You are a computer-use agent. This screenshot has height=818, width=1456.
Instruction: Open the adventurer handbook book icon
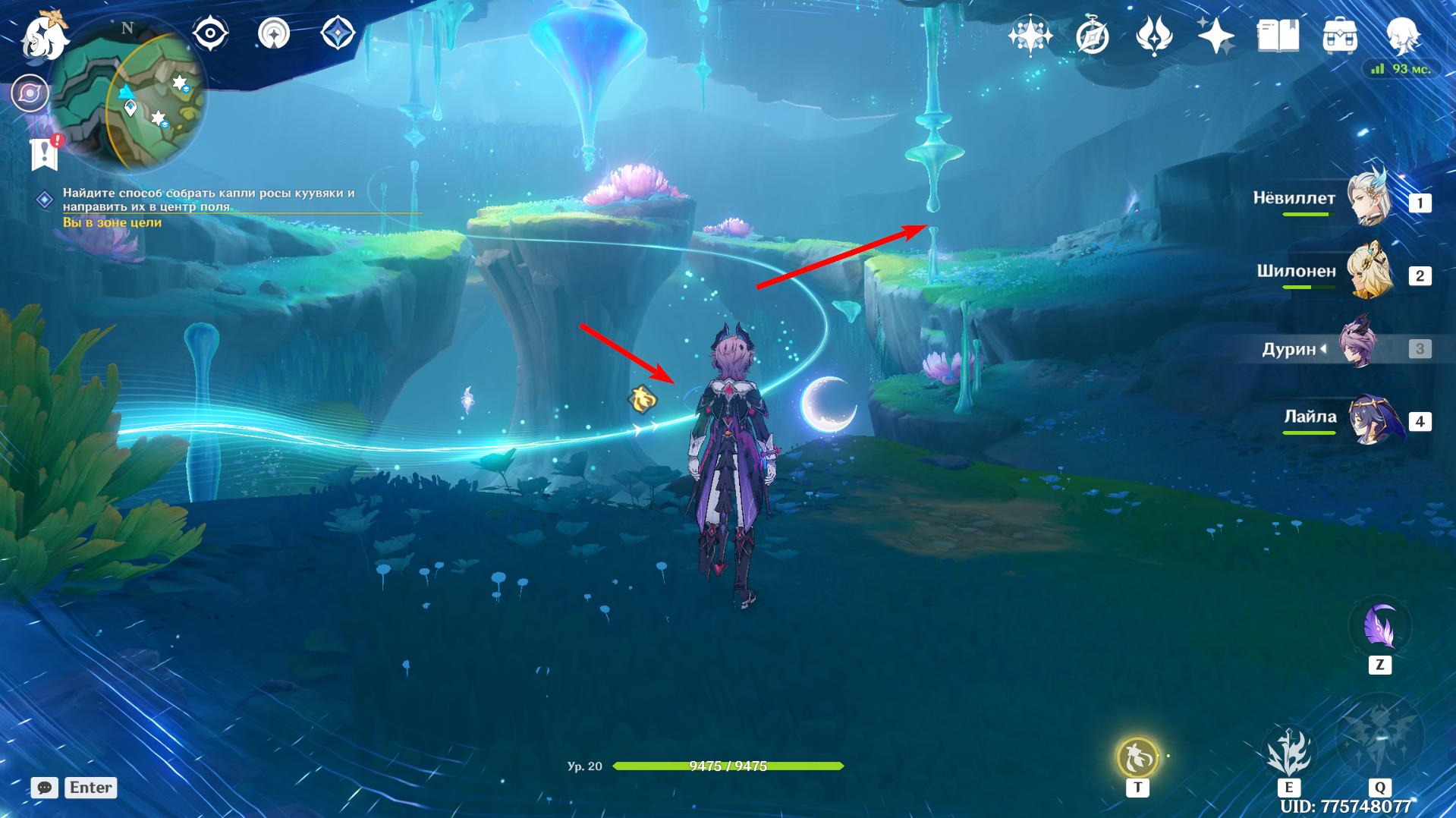[1278, 36]
